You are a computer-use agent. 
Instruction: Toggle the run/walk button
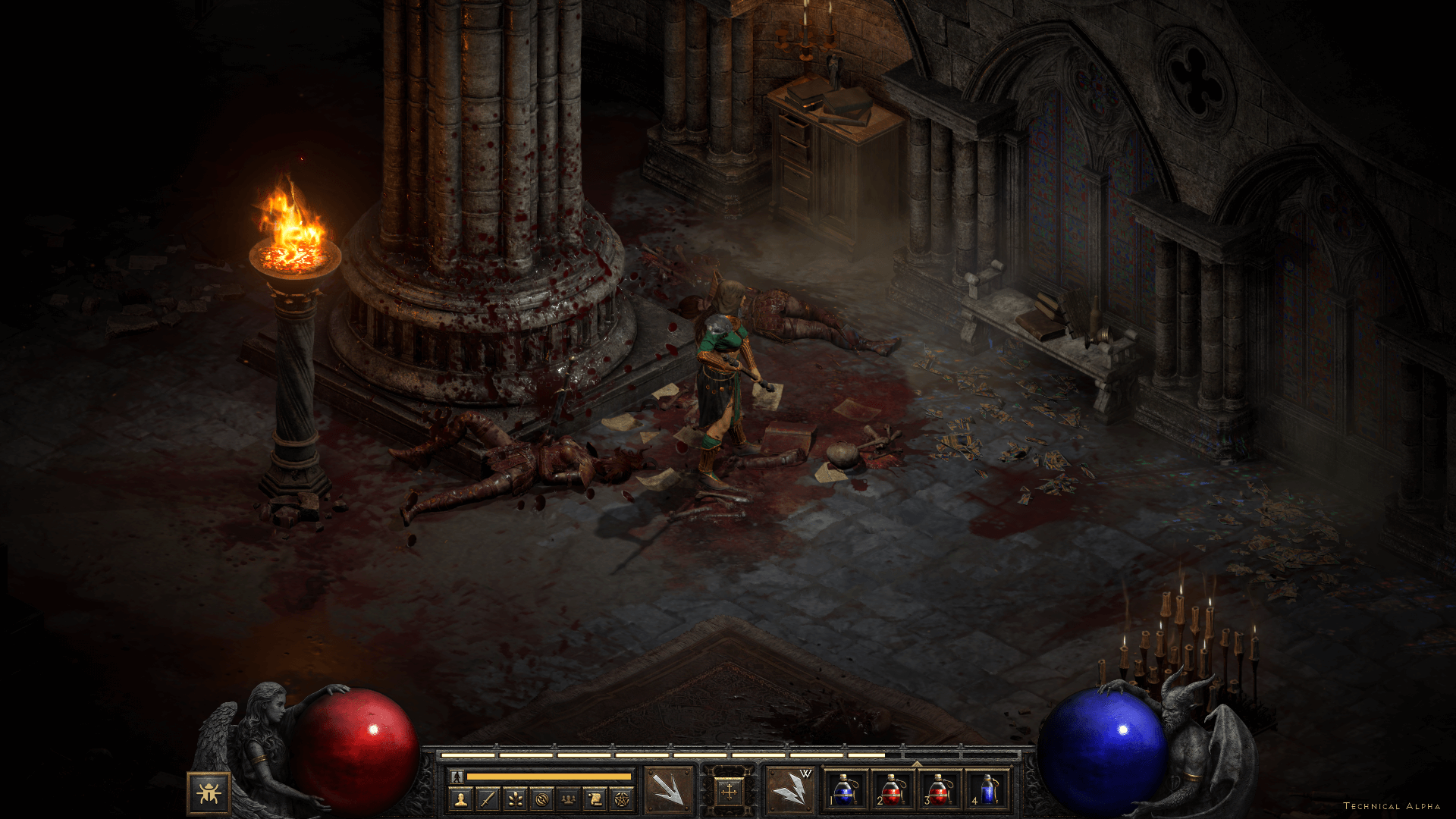click(457, 777)
